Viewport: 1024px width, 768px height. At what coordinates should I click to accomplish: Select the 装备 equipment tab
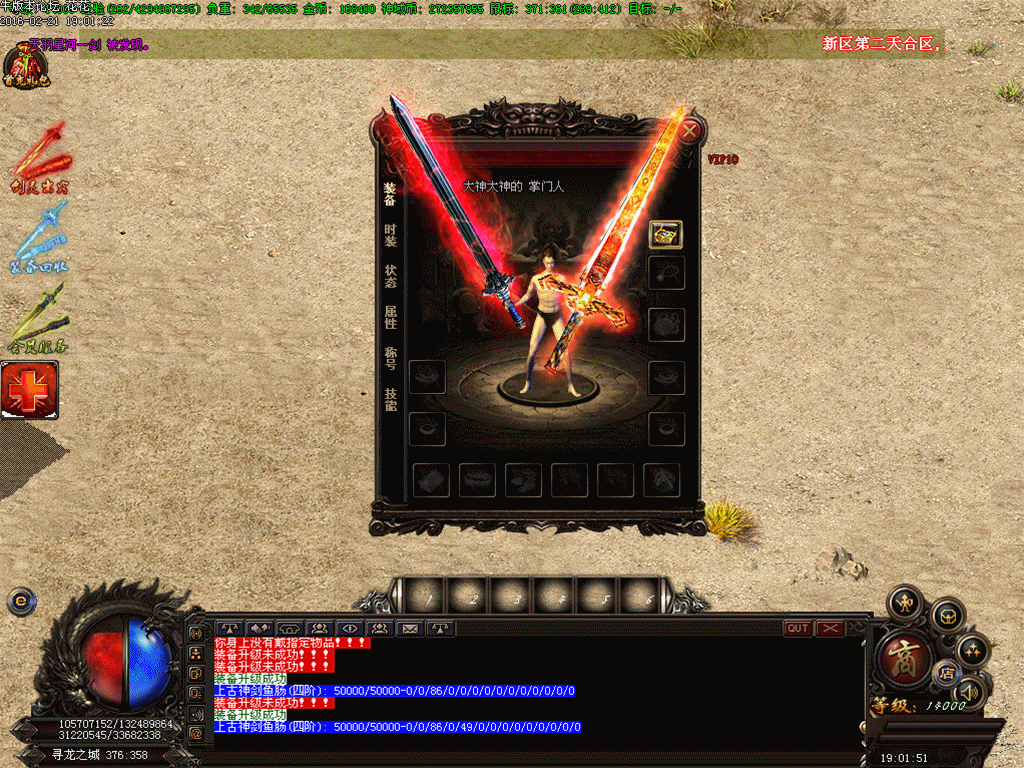390,193
